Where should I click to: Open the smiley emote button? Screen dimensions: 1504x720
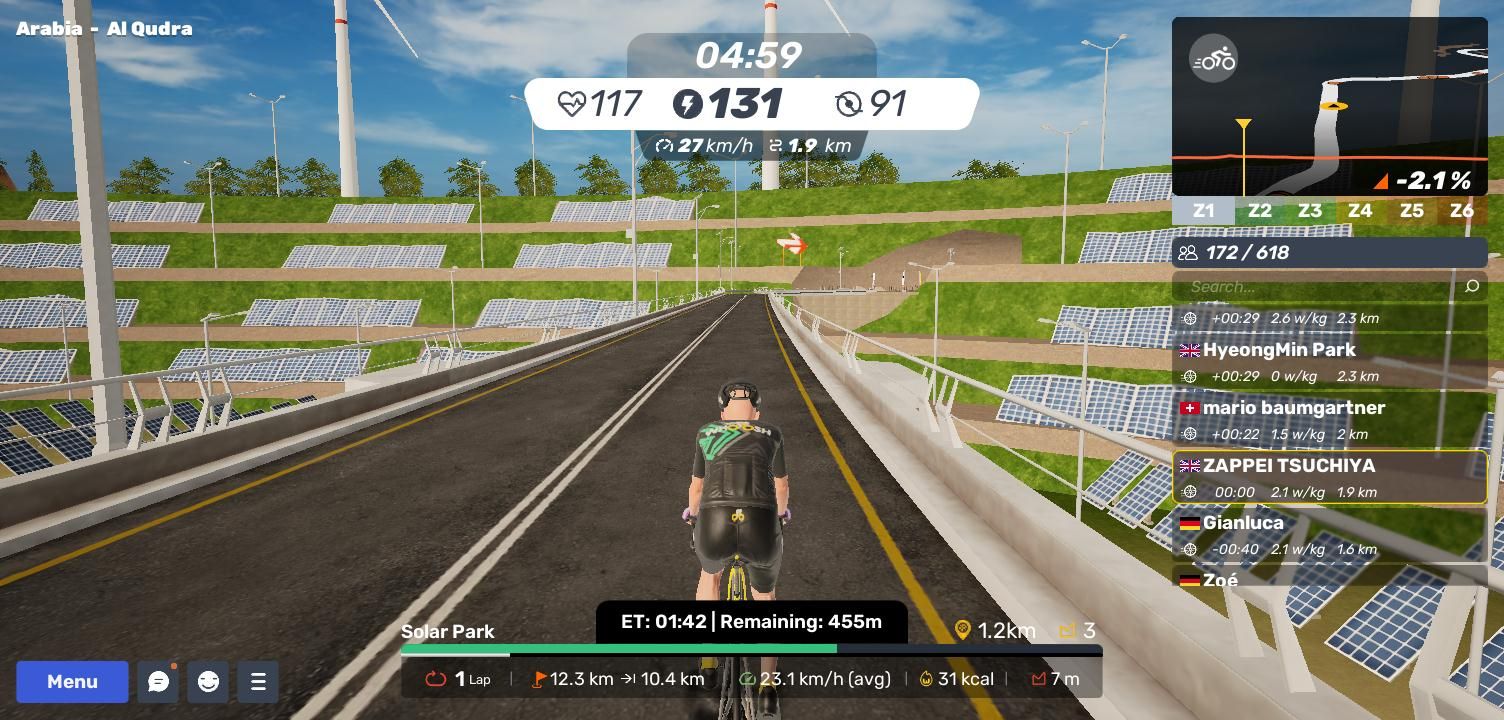pos(208,682)
